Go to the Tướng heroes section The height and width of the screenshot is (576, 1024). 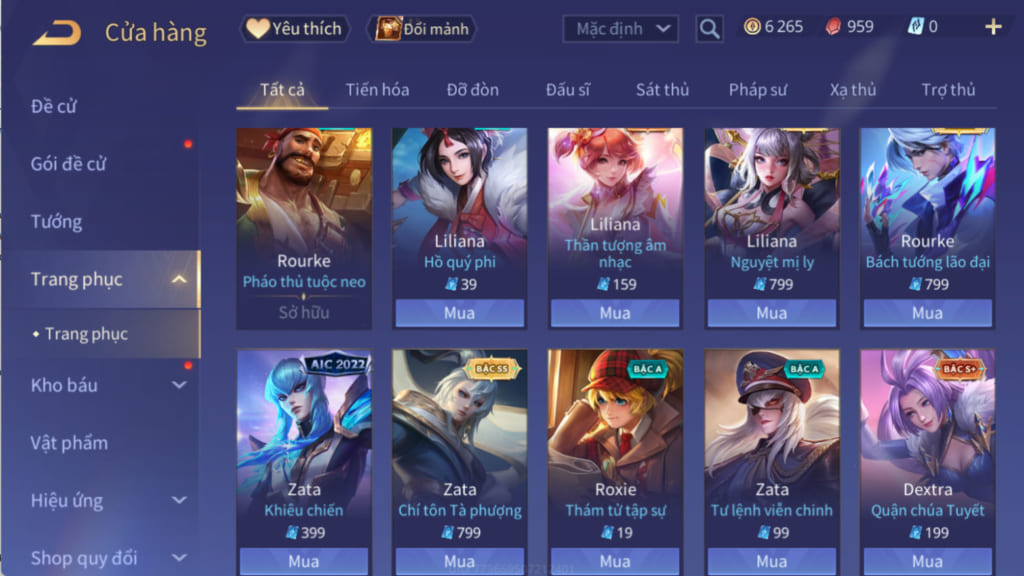point(56,222)
